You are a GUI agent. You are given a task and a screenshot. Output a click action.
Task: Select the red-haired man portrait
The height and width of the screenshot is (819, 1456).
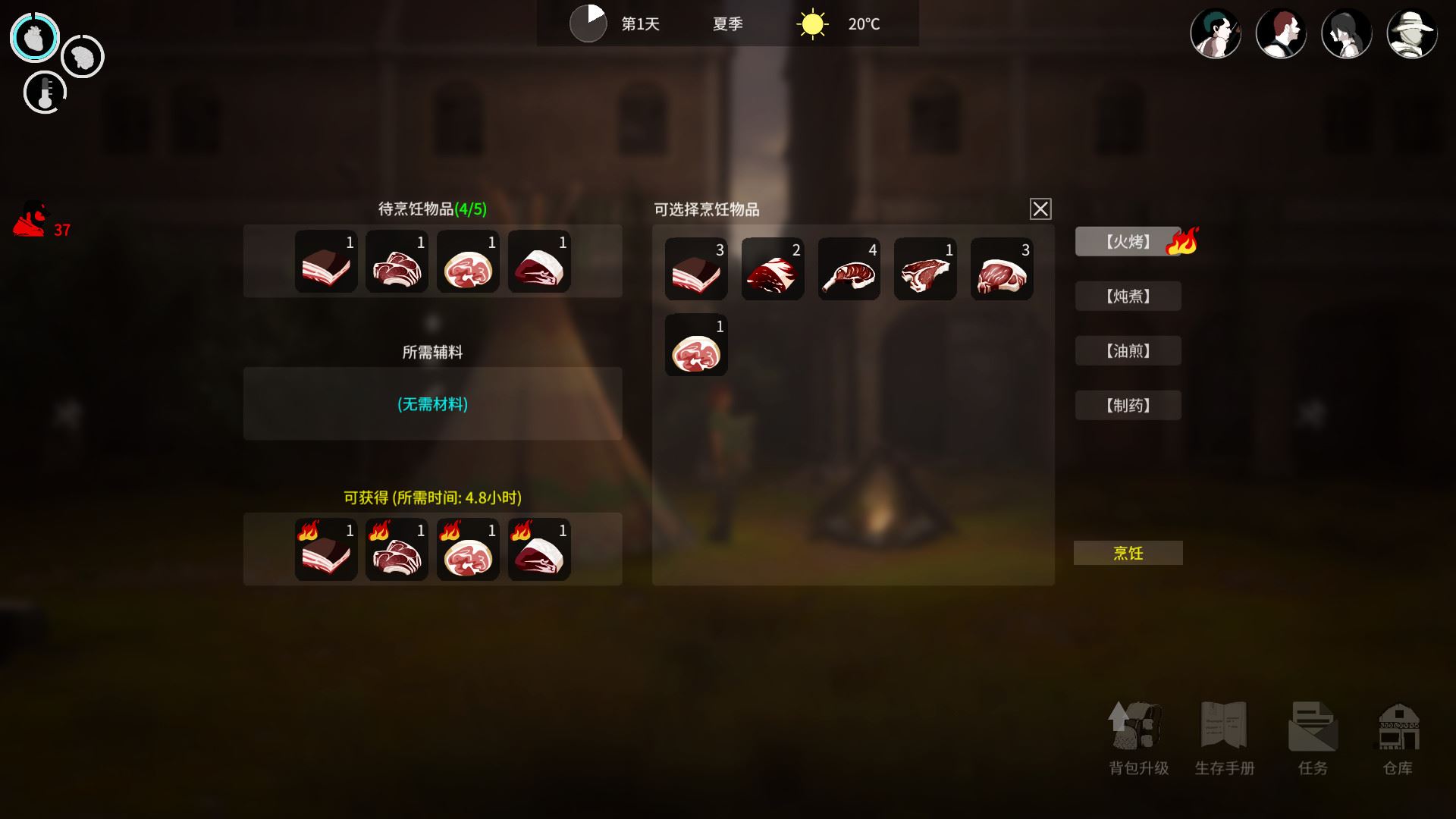click(1281, 34)
